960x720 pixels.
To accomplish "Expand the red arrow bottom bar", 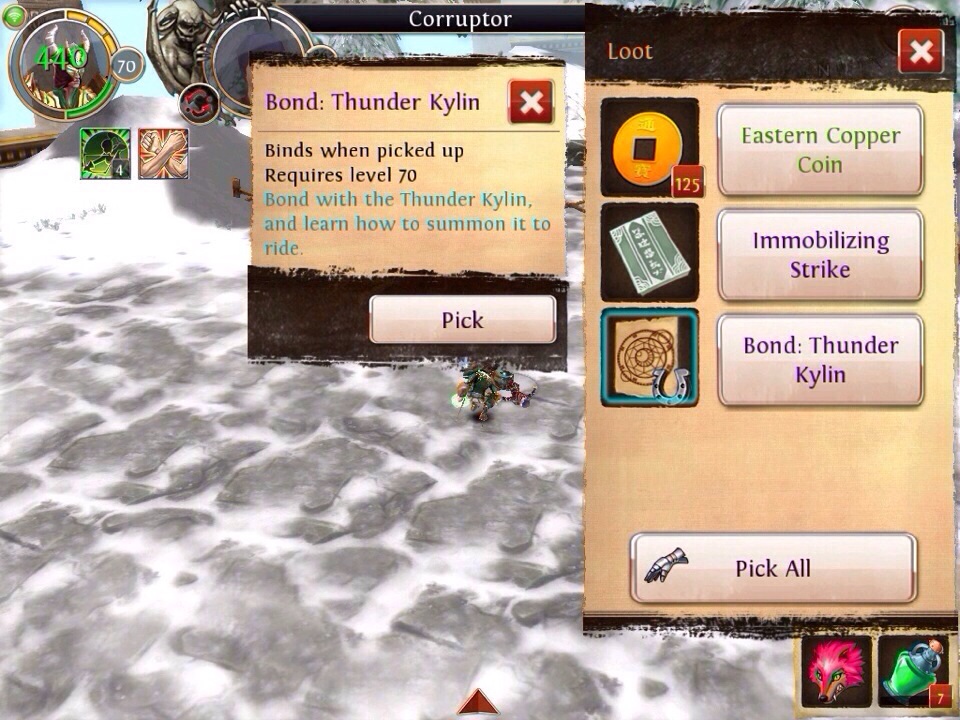I will pos(482,702).
